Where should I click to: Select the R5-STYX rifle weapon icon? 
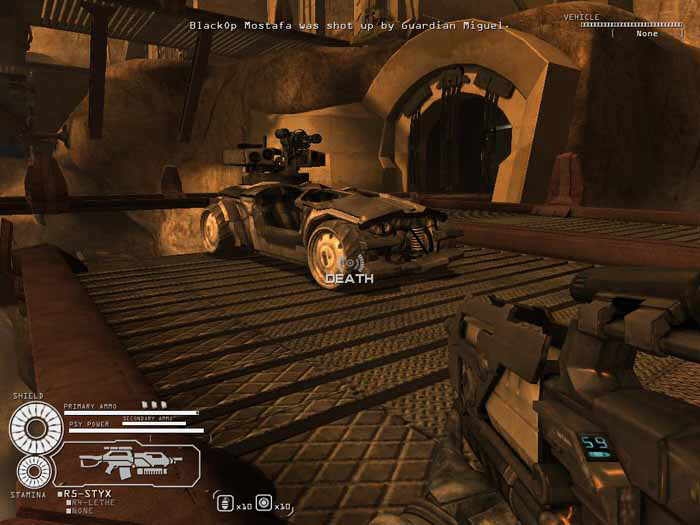pyautogui.click(x=124, y=461)
